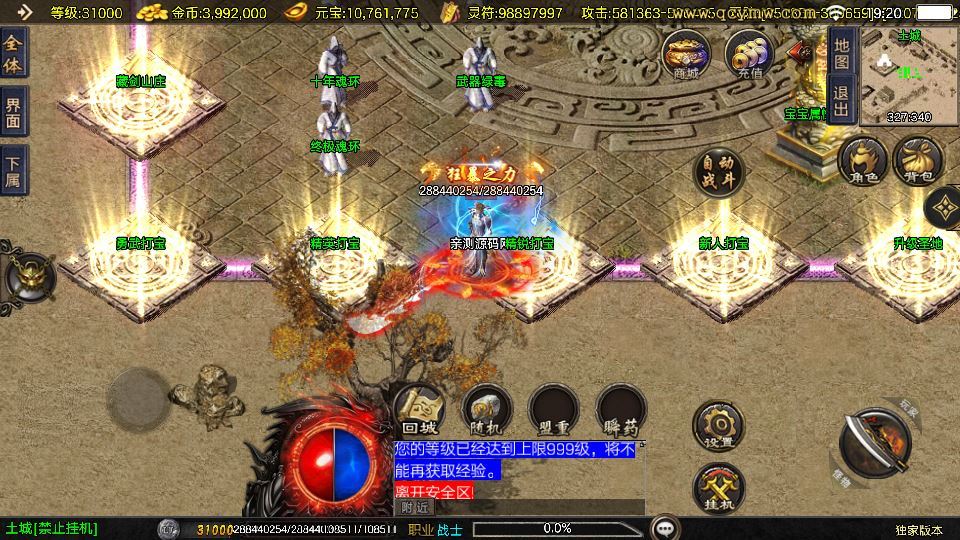Select the 盟重 quick slot
Viewport: 960px width, 540px height.
pos(554,409)
